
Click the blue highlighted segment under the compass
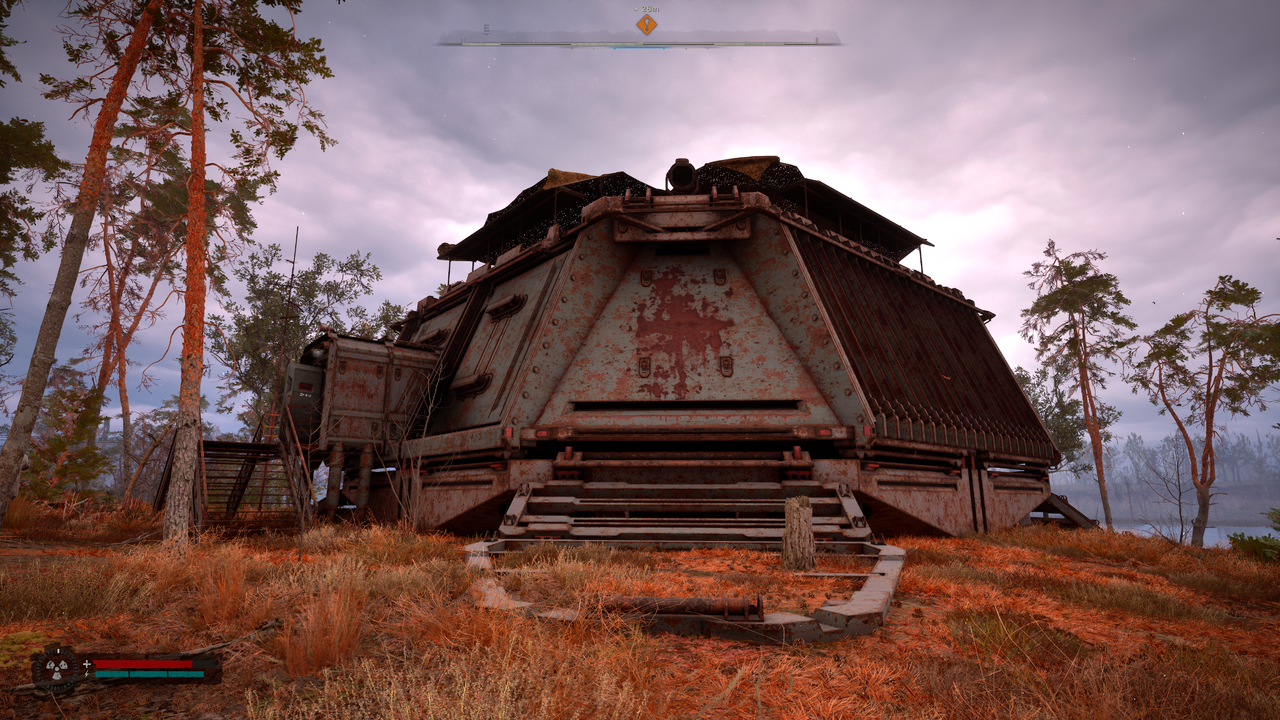click(x=640, y=49)
